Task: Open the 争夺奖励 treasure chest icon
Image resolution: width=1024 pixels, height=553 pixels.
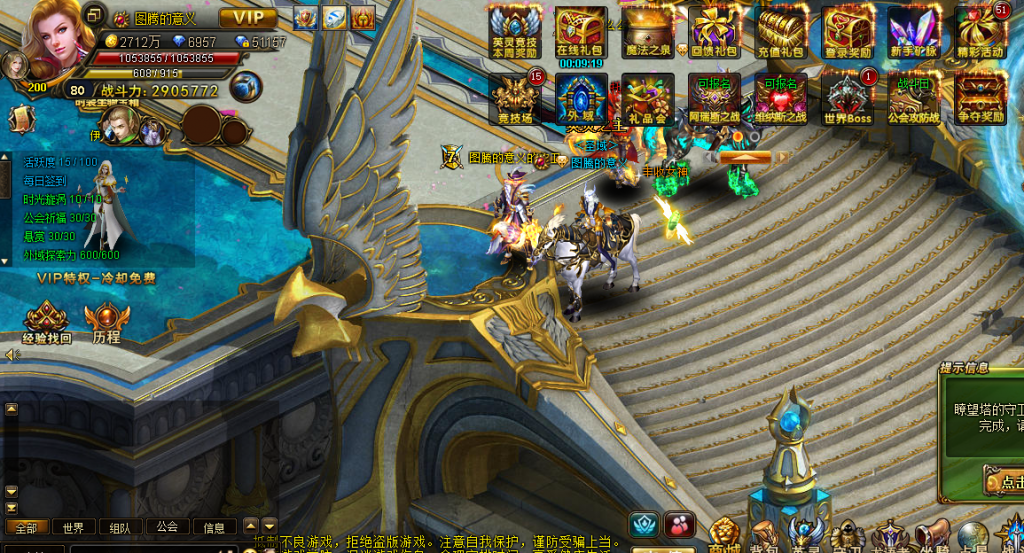Action: tap(980, 98)
